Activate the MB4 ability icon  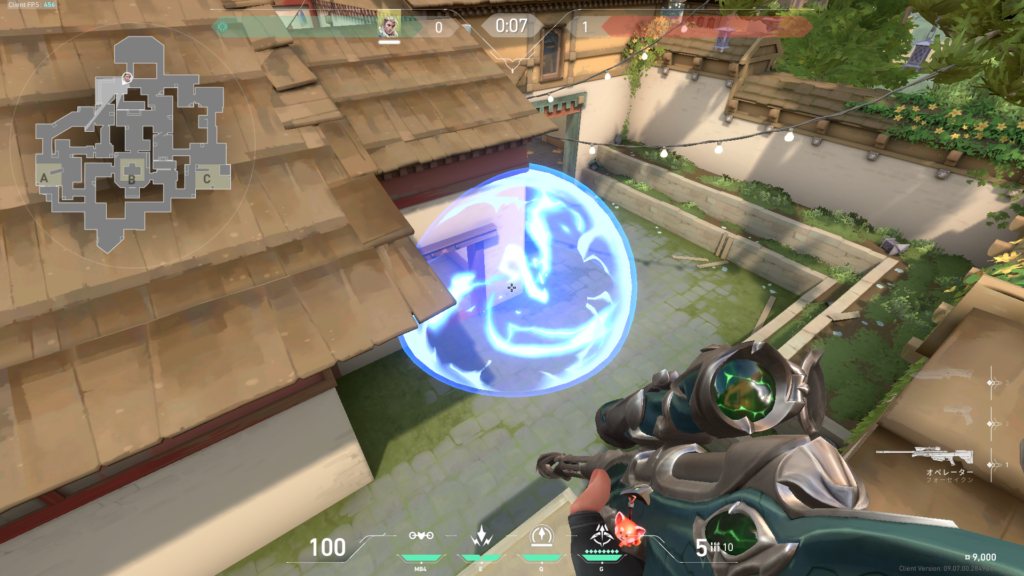click(422, 537)
